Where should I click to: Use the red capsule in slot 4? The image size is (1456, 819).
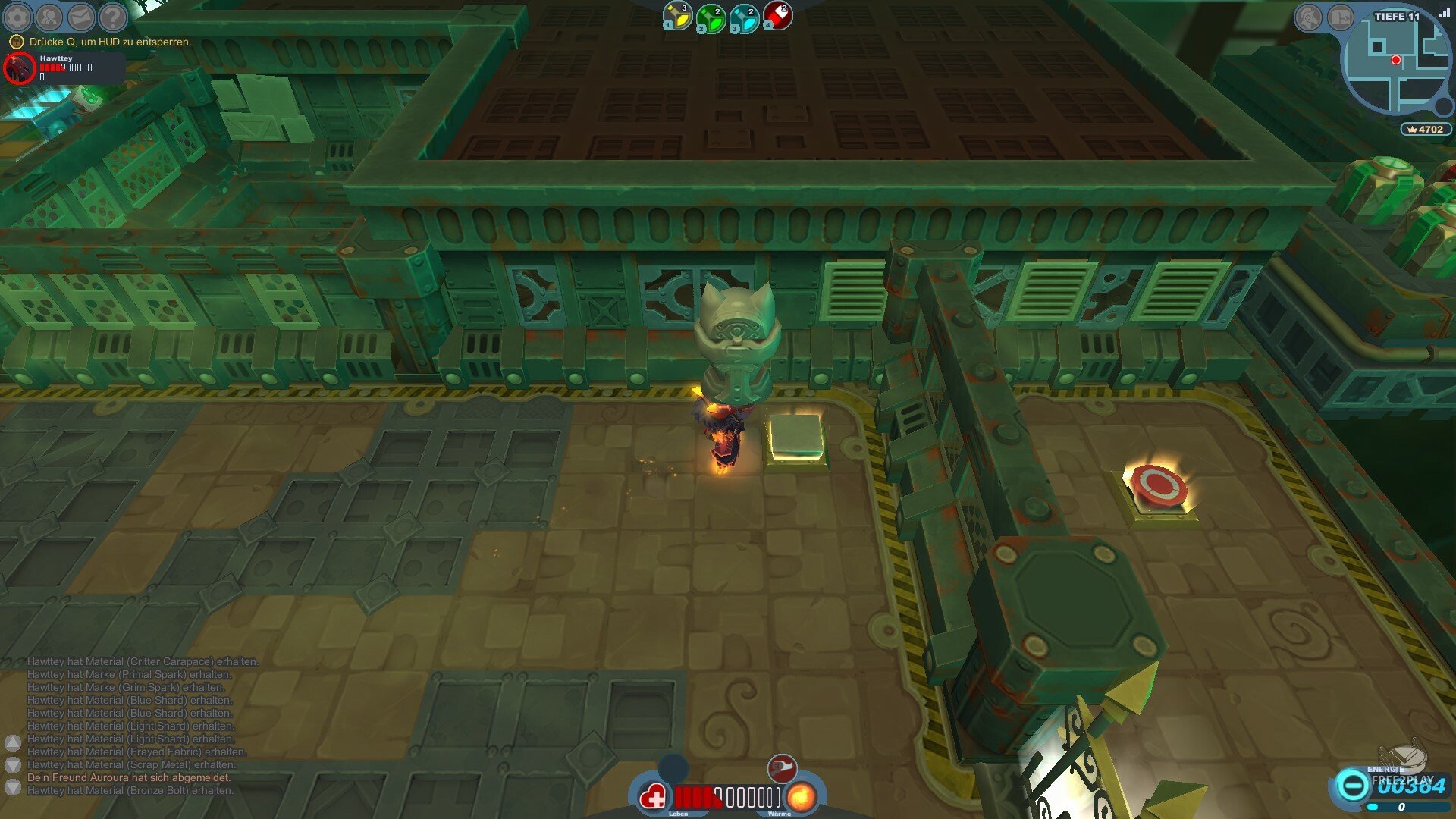pos(777,15)
